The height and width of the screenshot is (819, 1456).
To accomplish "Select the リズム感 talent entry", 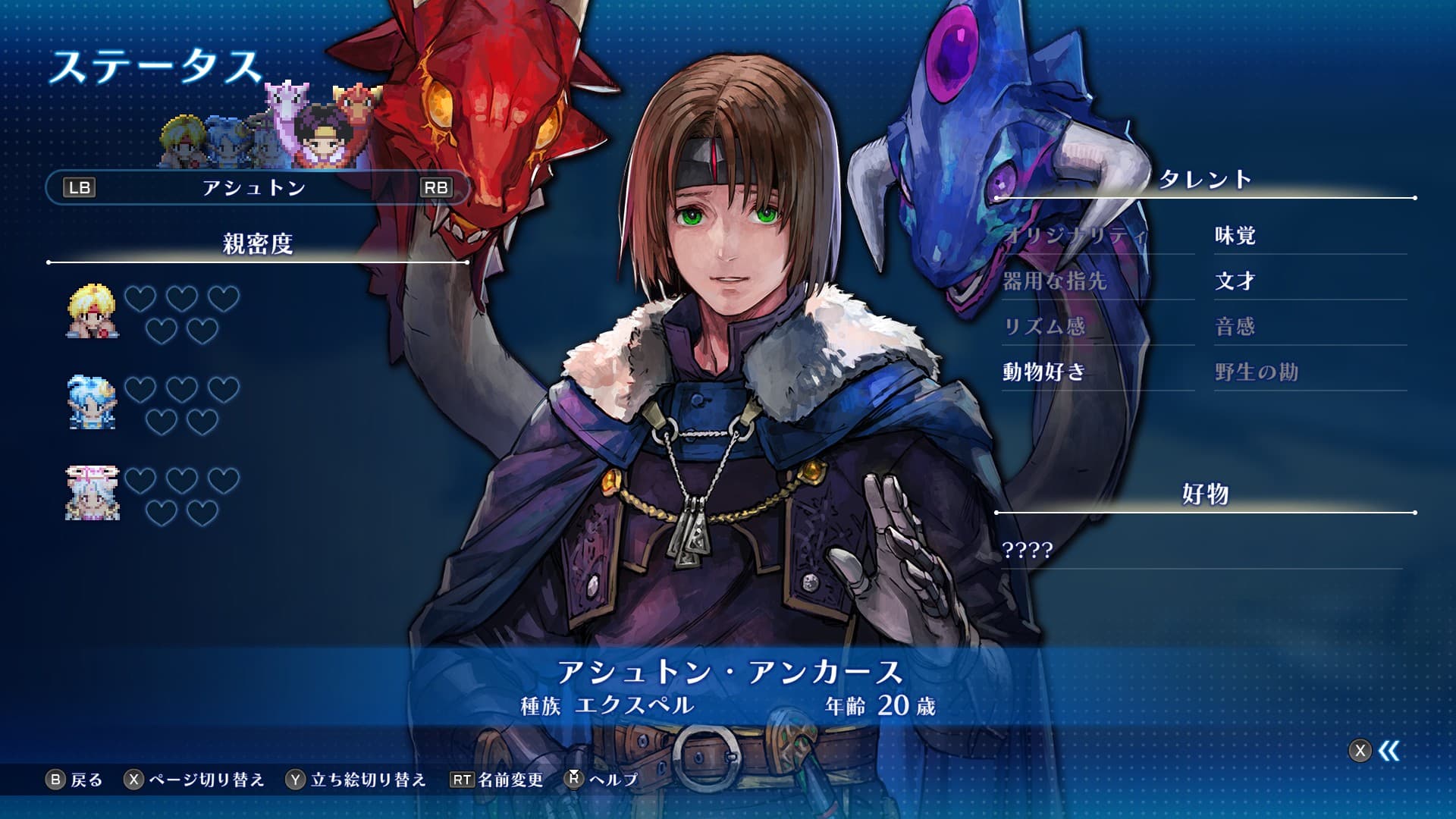I will click(1044, 327).
